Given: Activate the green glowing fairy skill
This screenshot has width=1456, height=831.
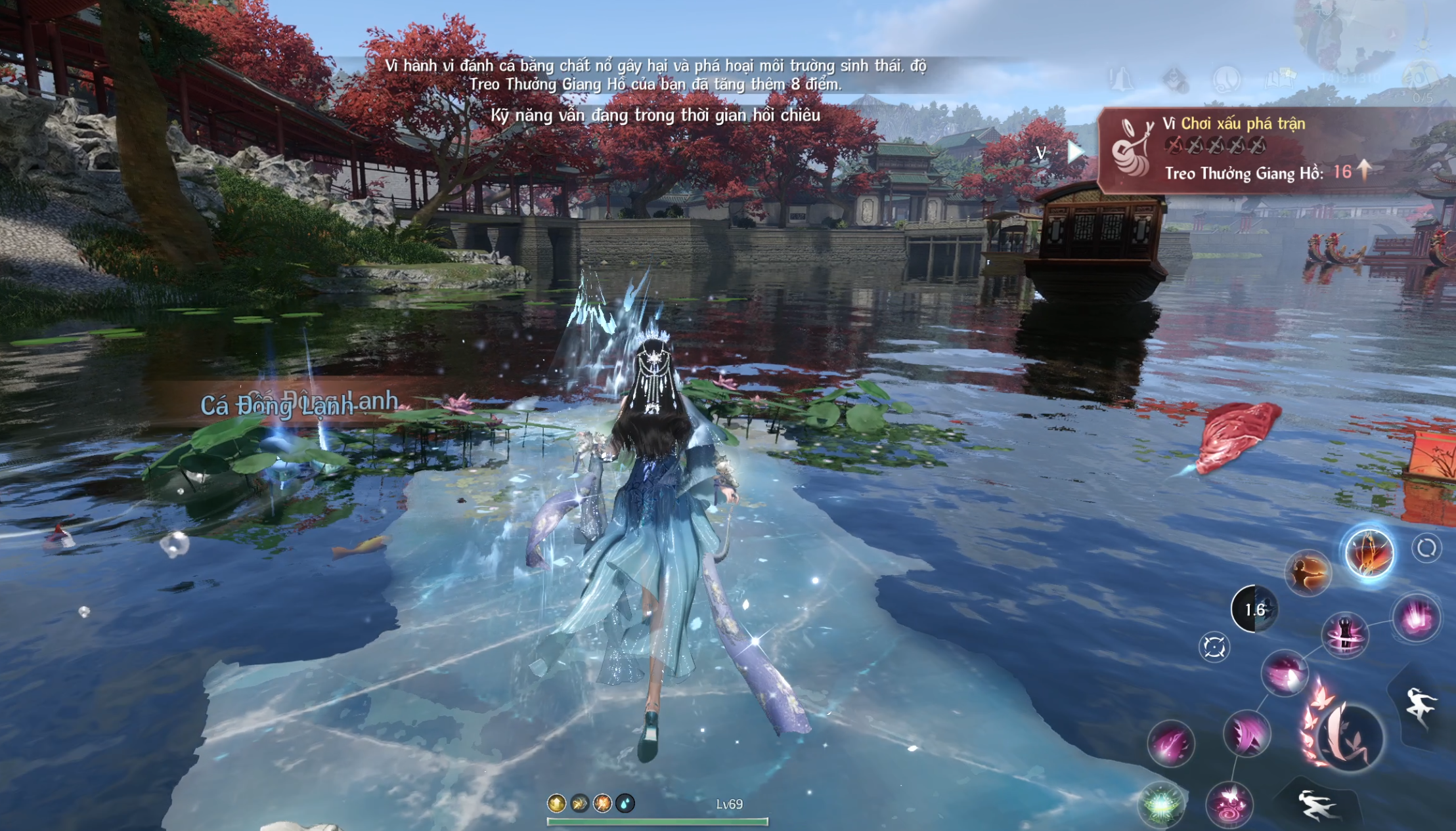Looking at the screenshot, I should pyautogui.click(x=1161, y=804).
